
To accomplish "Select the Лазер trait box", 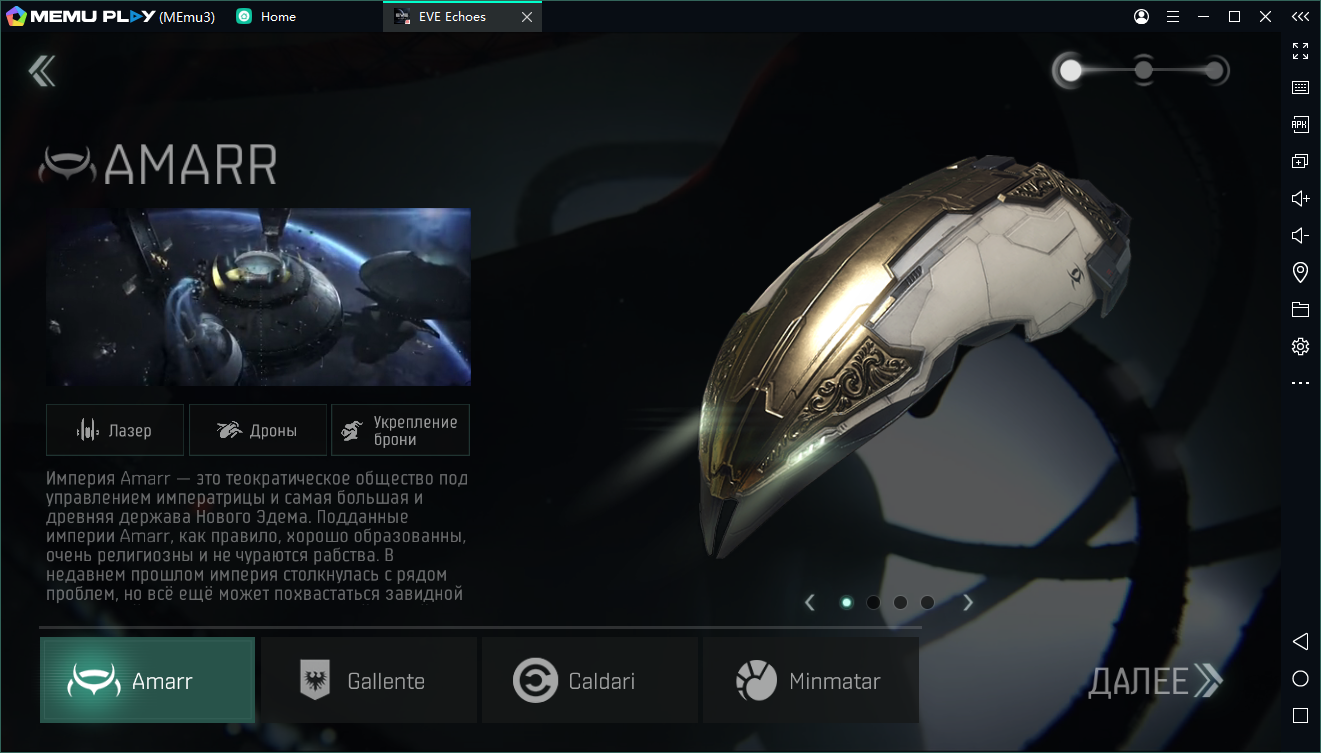I will 115,430.
